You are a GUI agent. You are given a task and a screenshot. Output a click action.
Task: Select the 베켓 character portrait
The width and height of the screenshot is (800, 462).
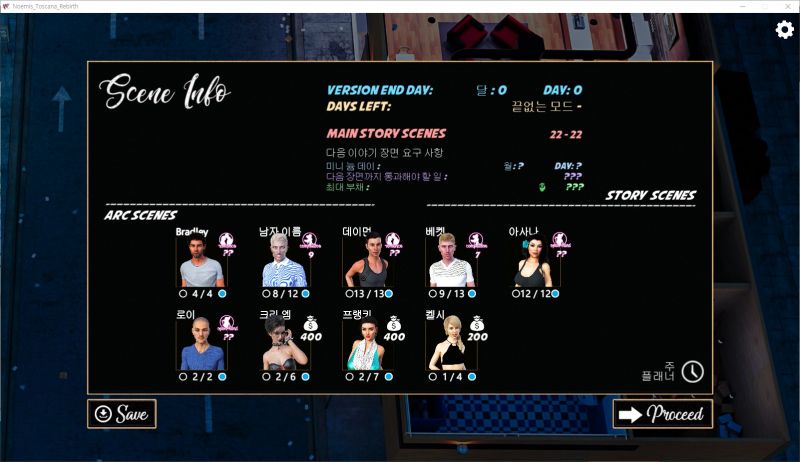pos(450,263)
